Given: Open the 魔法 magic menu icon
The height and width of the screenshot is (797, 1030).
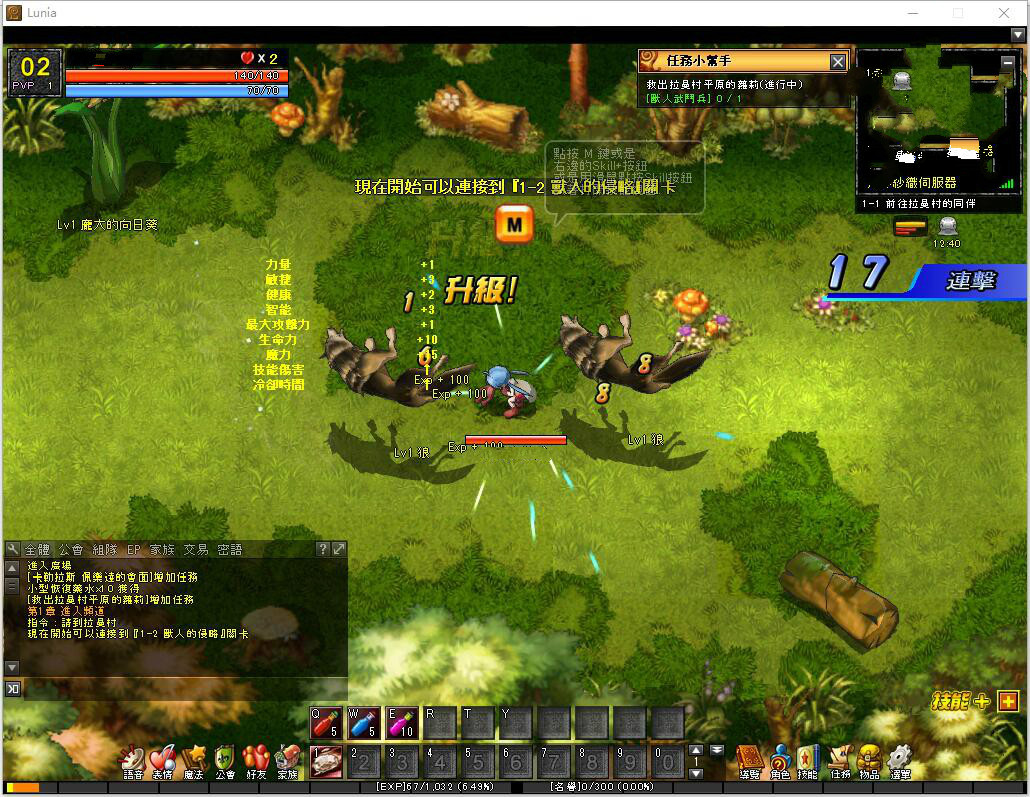Looking at the screenshot, I should [x=194, y=760].
